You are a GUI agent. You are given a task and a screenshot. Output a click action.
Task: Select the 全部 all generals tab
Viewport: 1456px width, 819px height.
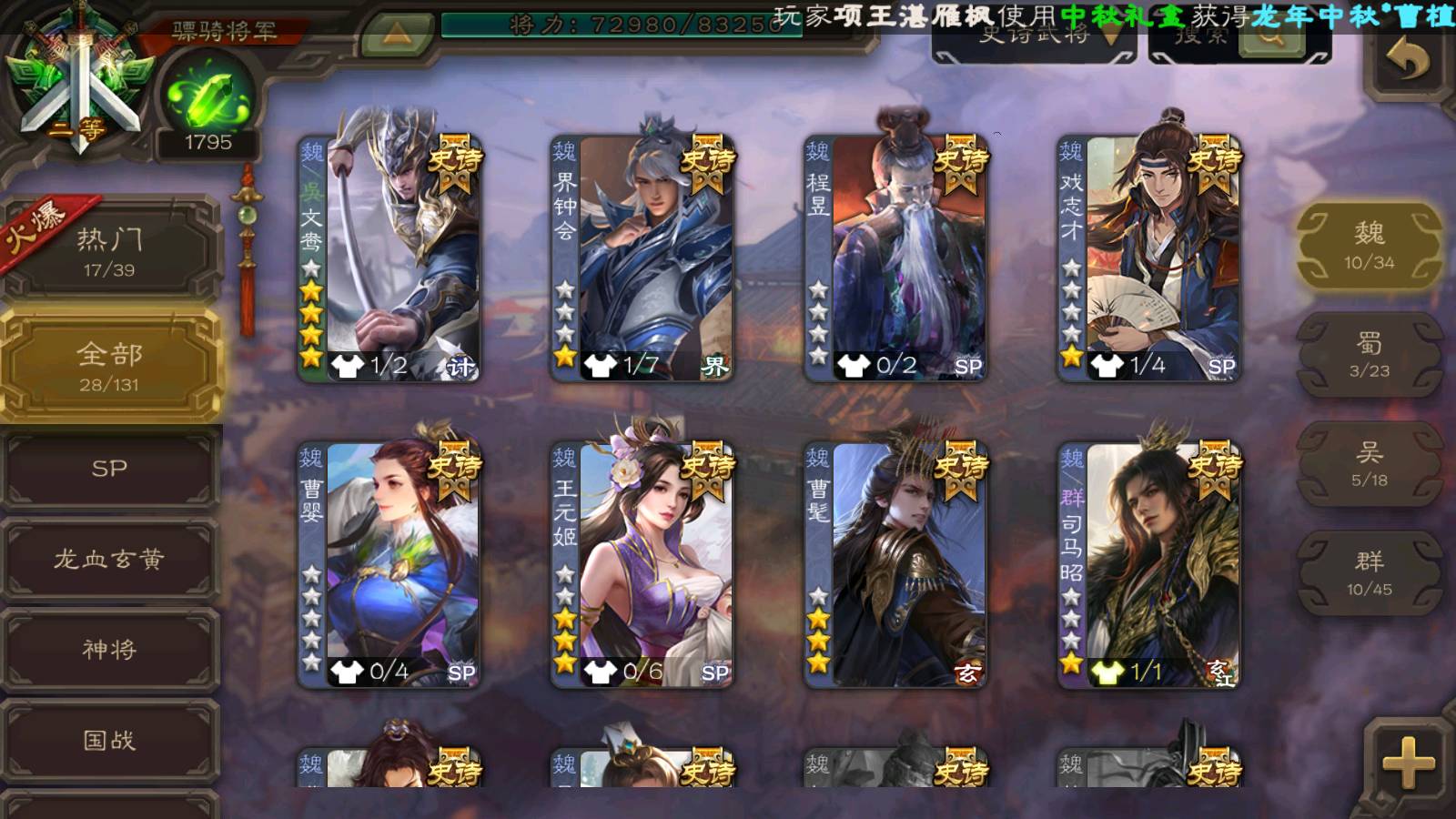pyautogui.click(x=109, y=366)
